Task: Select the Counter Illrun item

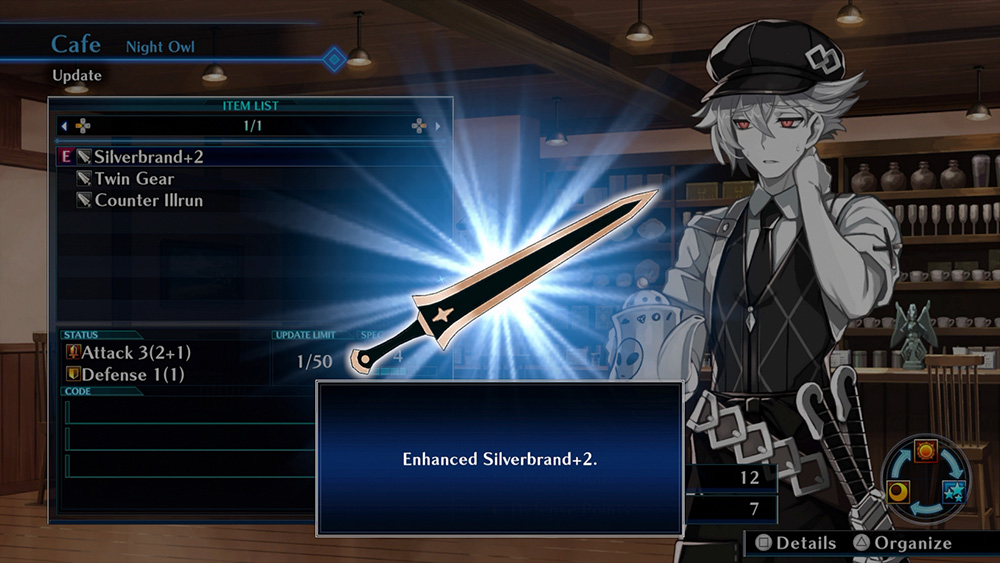Action: click(x=149, y=201)
